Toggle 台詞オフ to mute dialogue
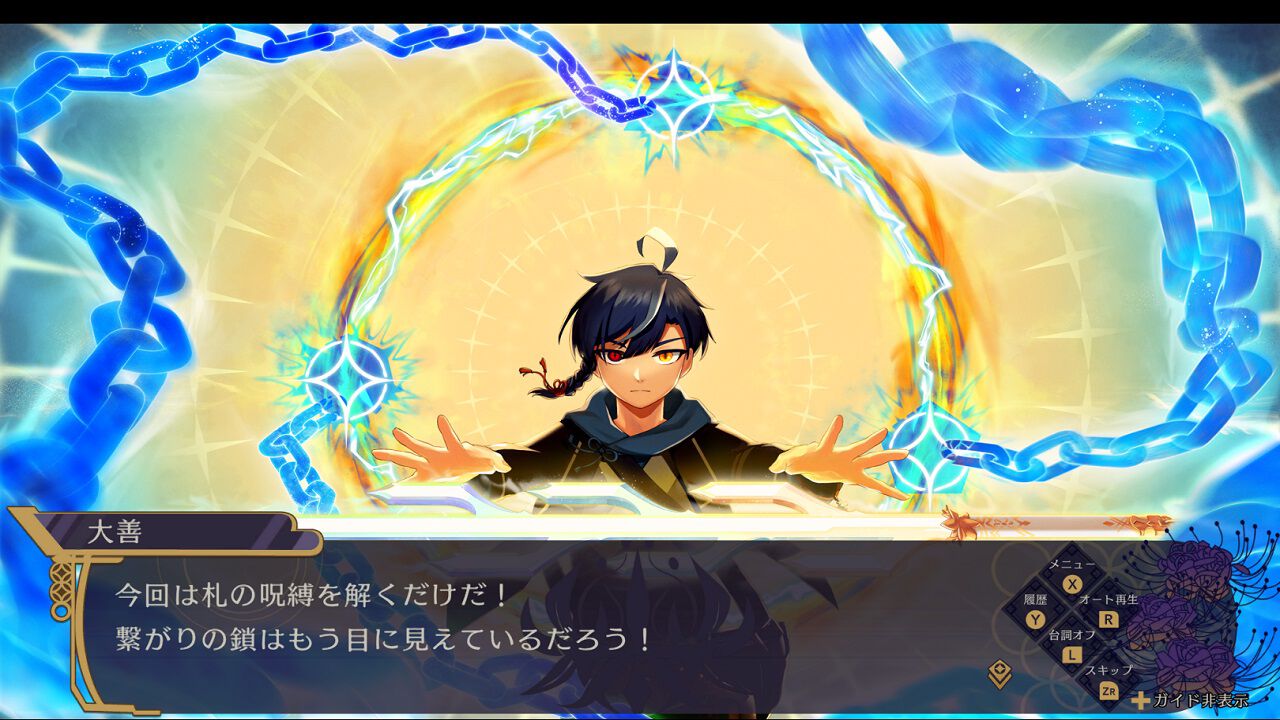 tap(1071, 635)
